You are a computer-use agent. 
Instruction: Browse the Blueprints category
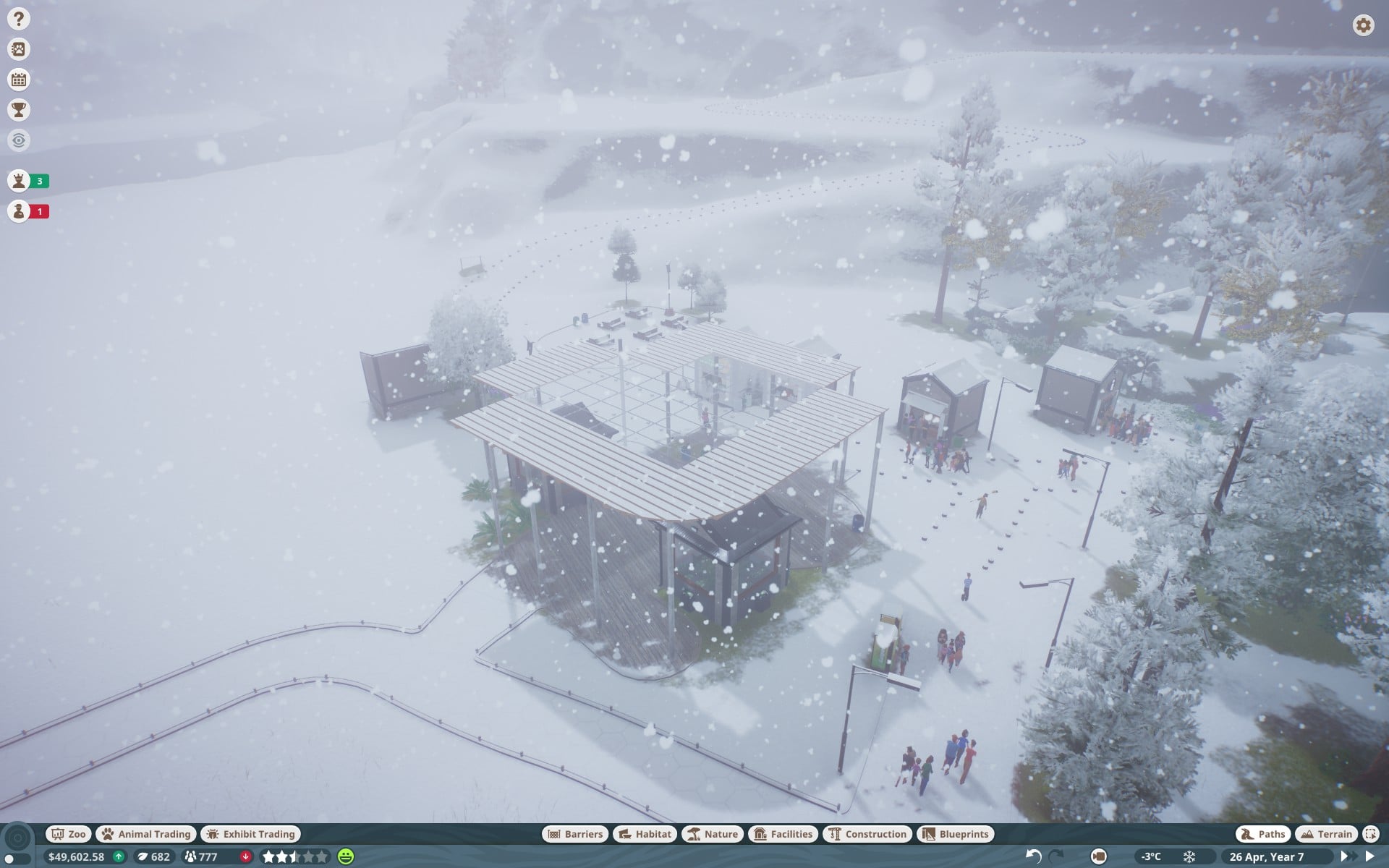(956, 834)
